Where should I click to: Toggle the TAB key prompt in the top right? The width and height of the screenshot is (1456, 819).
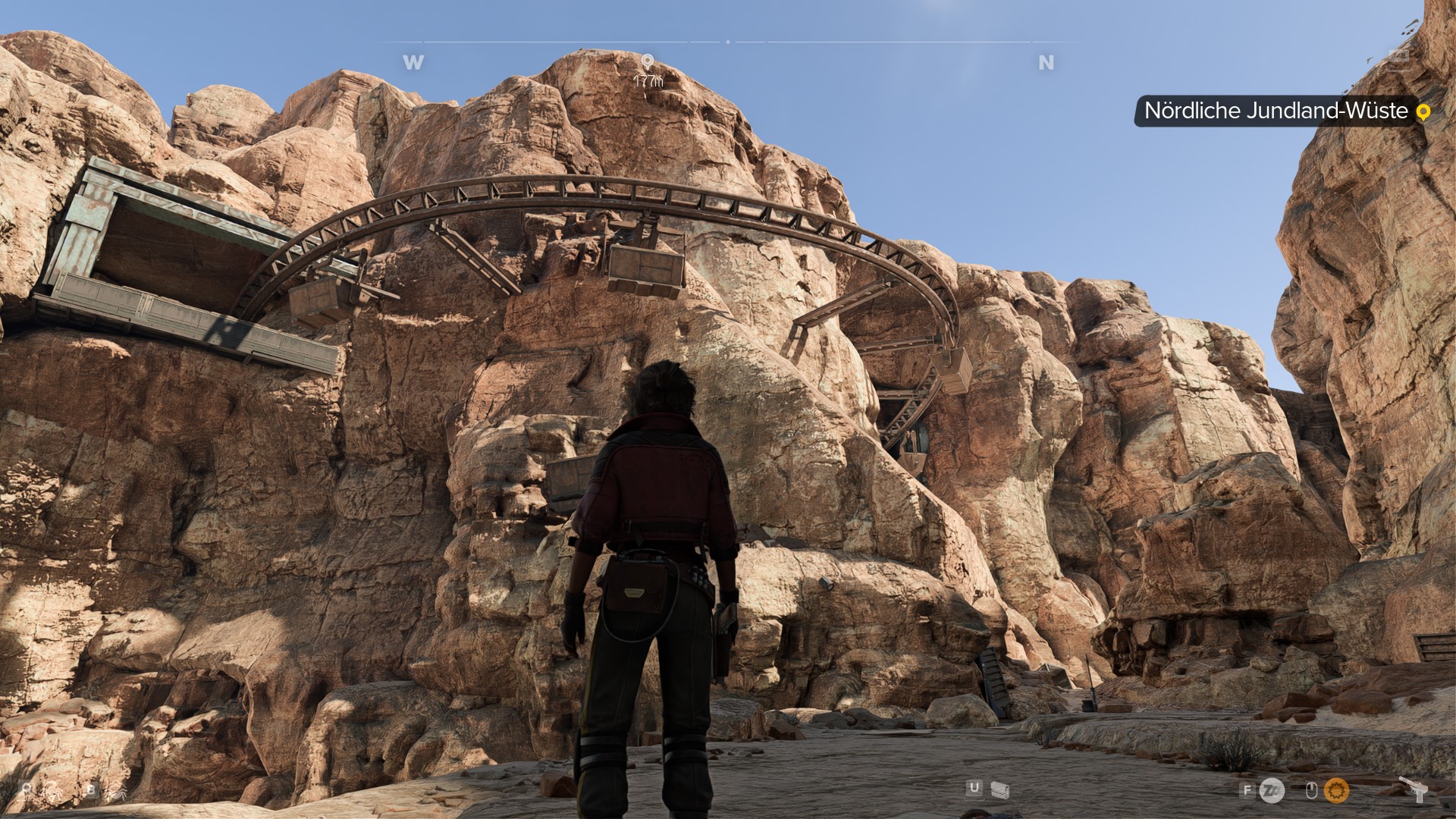(x=1399, y=55)
